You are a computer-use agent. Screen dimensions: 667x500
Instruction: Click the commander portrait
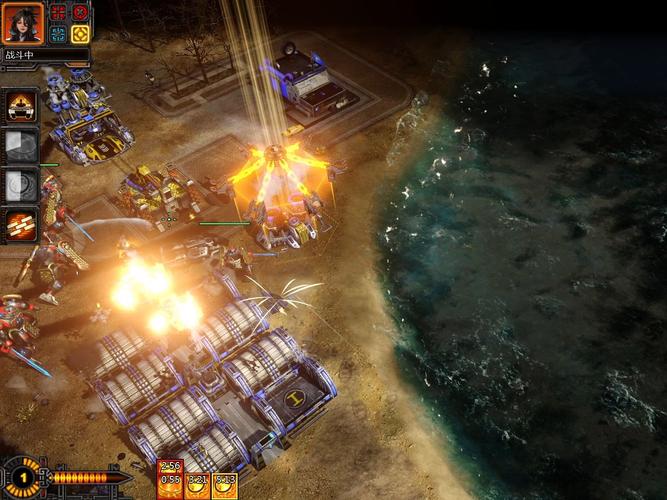(x=23, y=23)
